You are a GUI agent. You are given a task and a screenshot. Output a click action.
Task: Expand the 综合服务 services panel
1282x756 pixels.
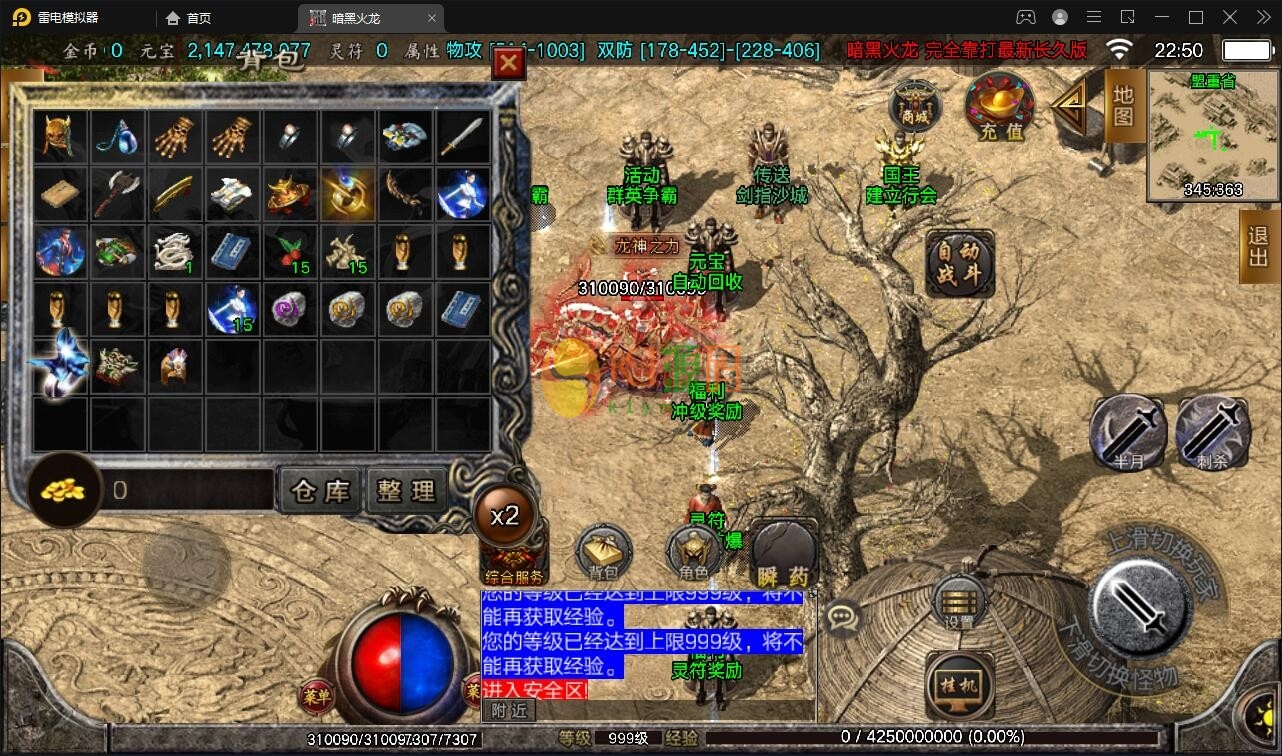coord(513,575)
